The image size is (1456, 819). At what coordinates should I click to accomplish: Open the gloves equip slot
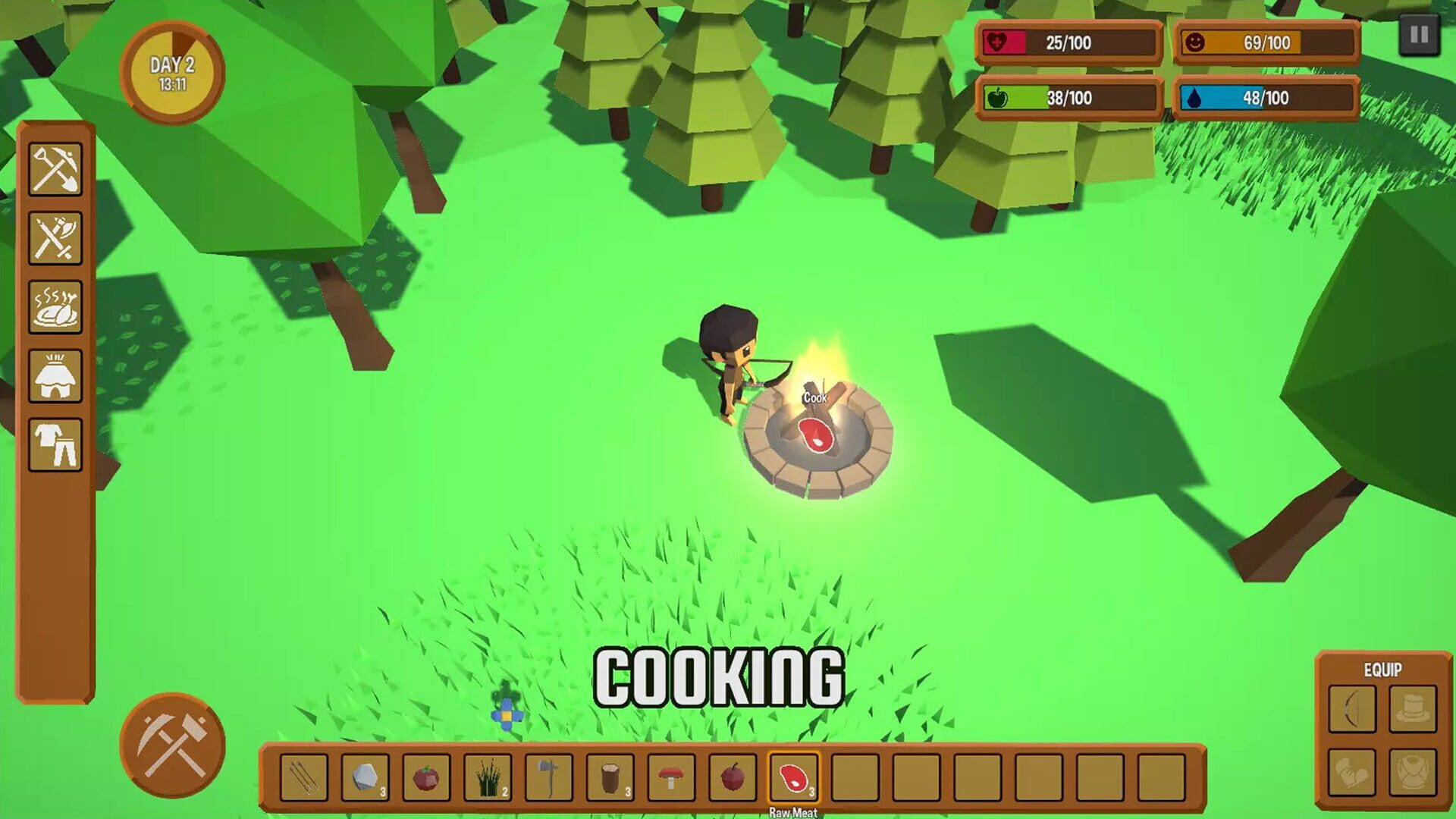(1351, 772)
